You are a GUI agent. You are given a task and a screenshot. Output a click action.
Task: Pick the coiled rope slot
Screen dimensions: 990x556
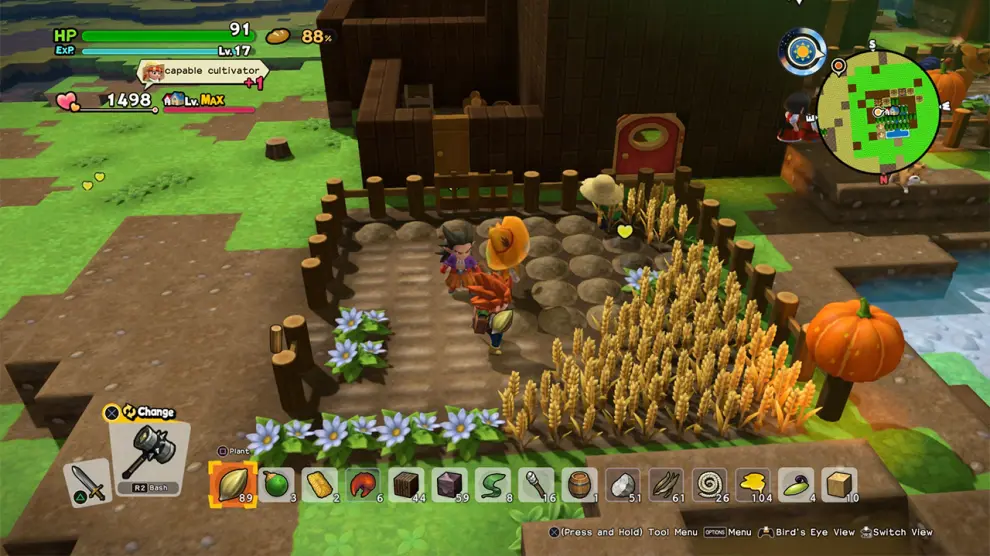711,485
